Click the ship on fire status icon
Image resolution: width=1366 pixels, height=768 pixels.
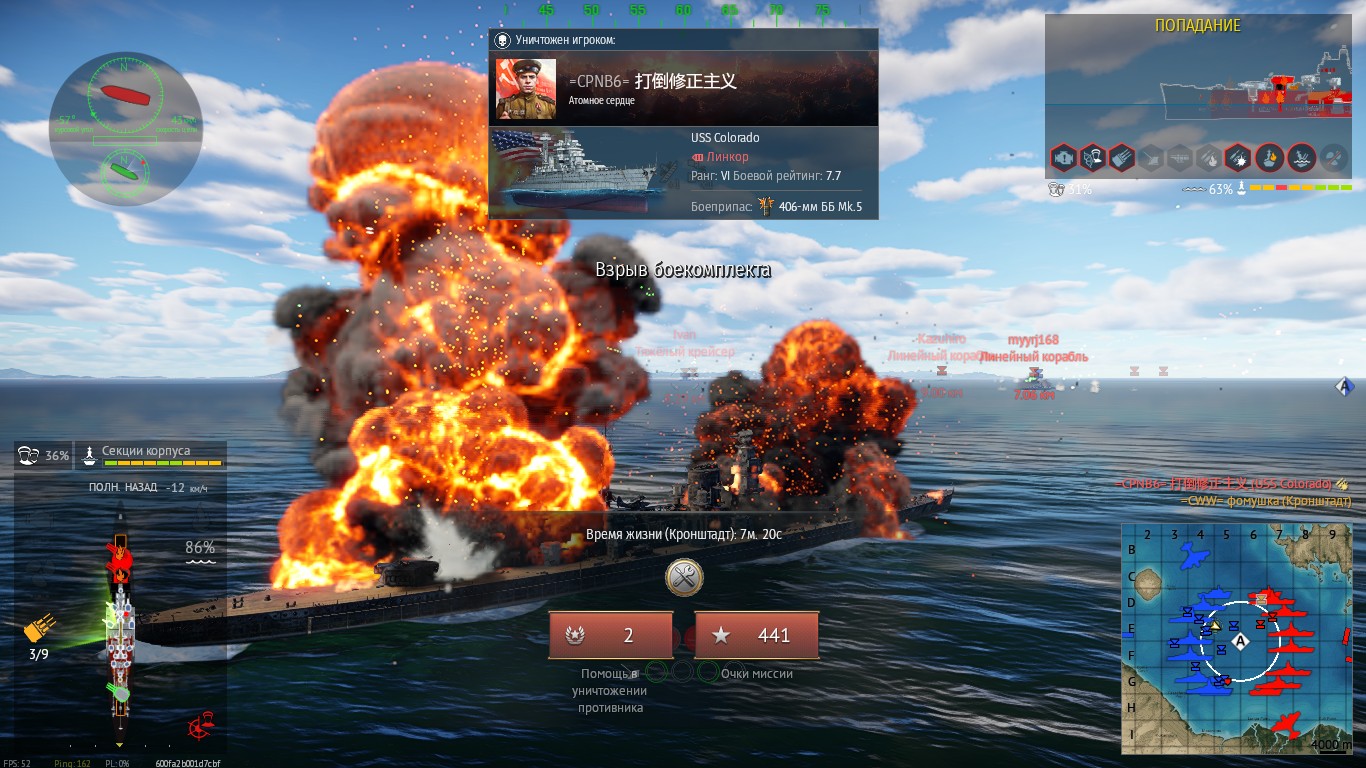pos(1270,157)
